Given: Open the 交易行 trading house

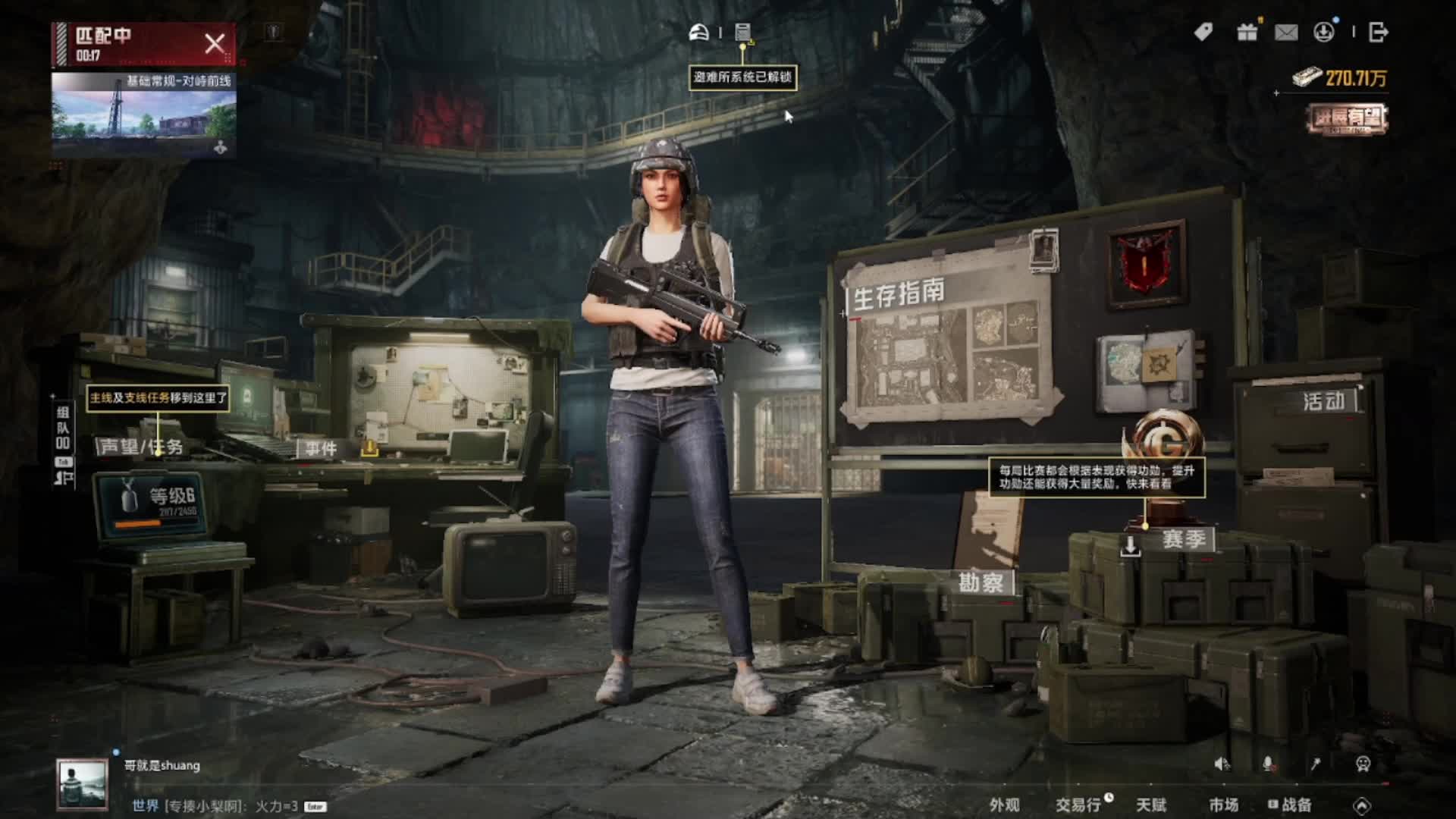Looking at the screenshot, I should [1078, 805].
